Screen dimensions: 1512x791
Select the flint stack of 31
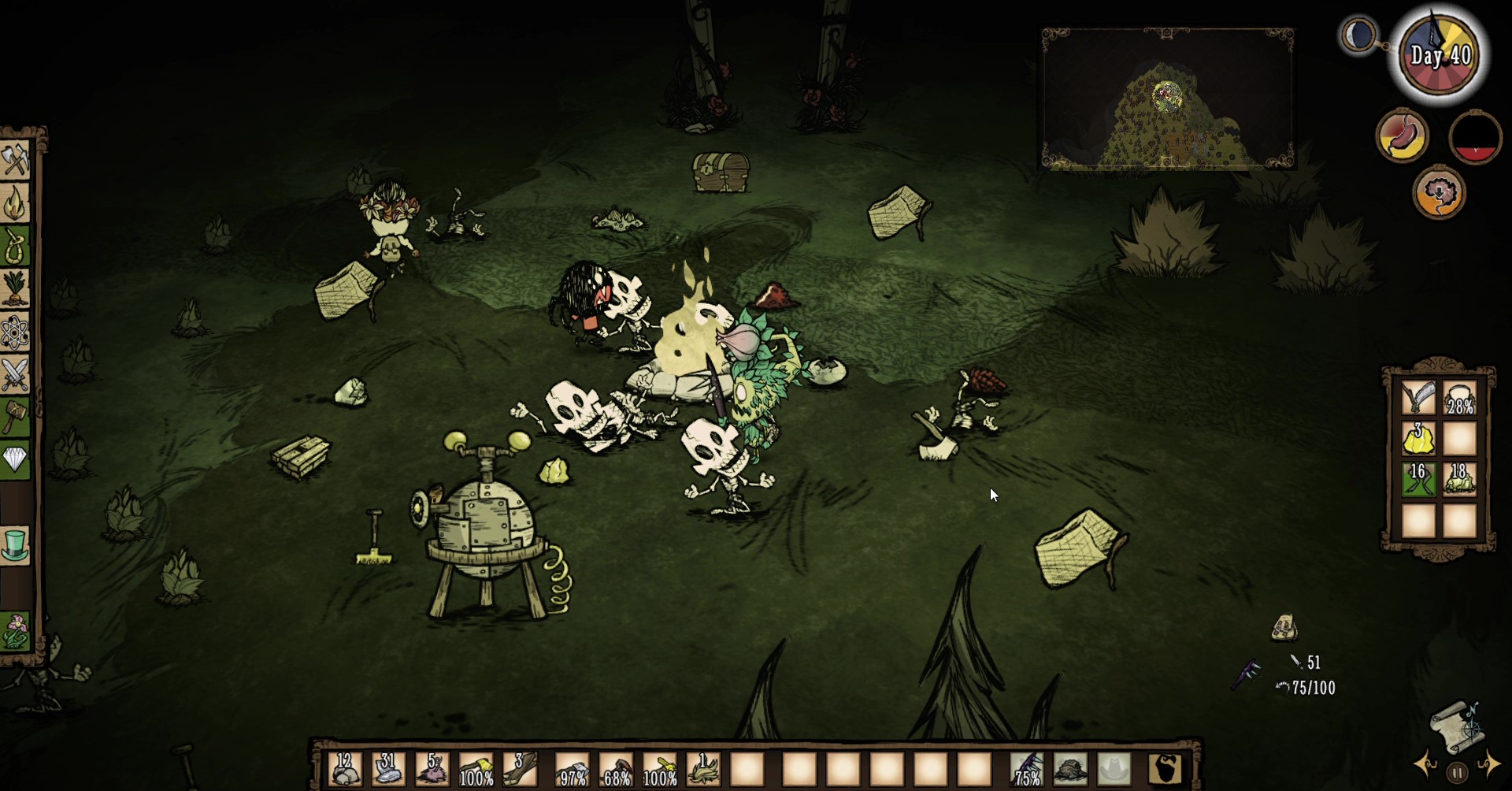click(388, 769)
